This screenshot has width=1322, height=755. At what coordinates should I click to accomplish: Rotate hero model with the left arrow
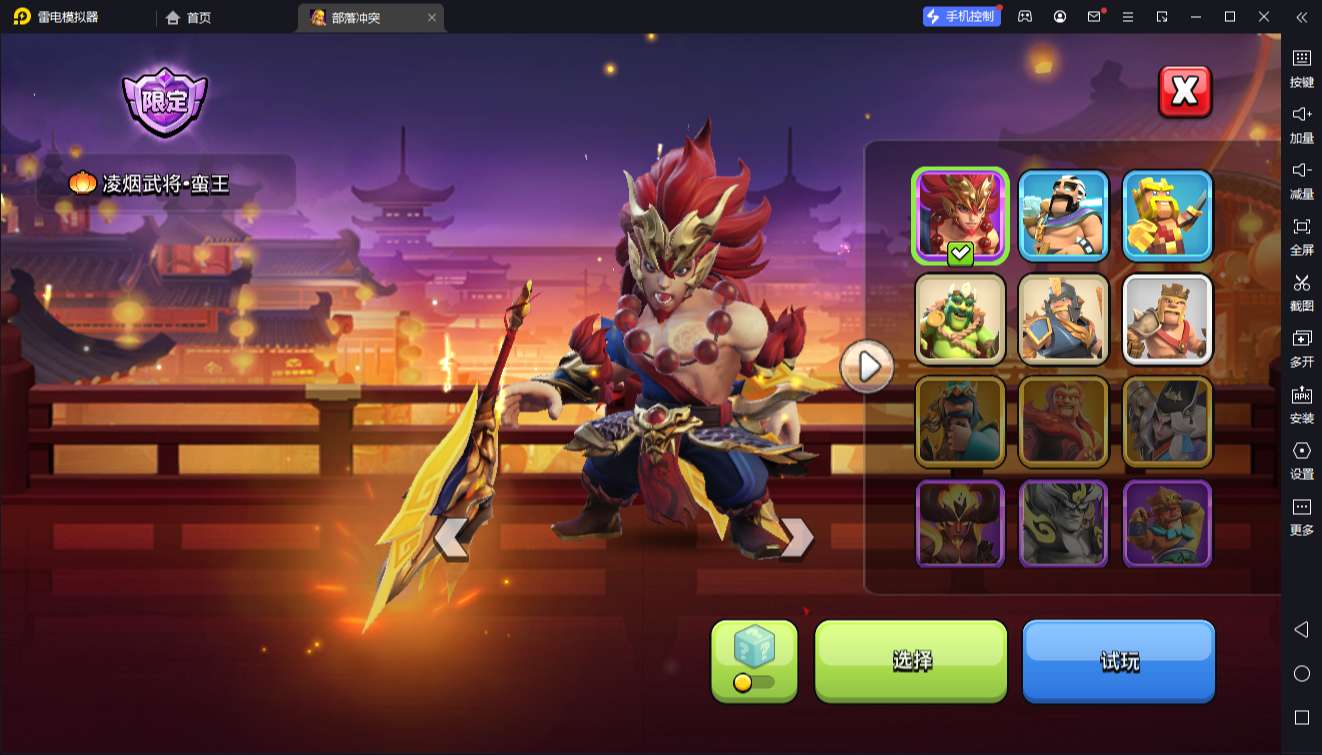[x=451, y=538]
